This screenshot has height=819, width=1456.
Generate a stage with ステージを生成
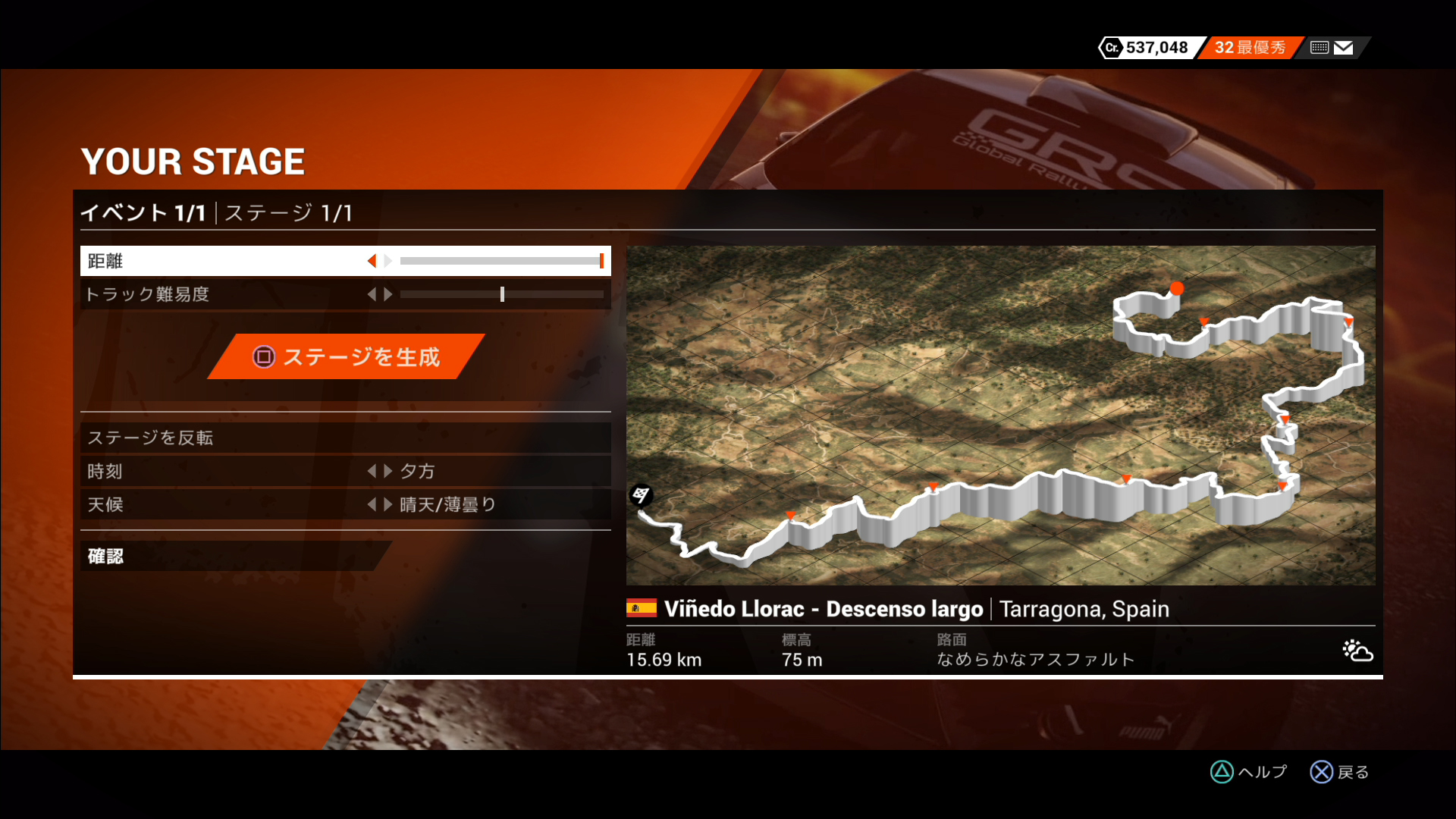(x=347, y=356)
